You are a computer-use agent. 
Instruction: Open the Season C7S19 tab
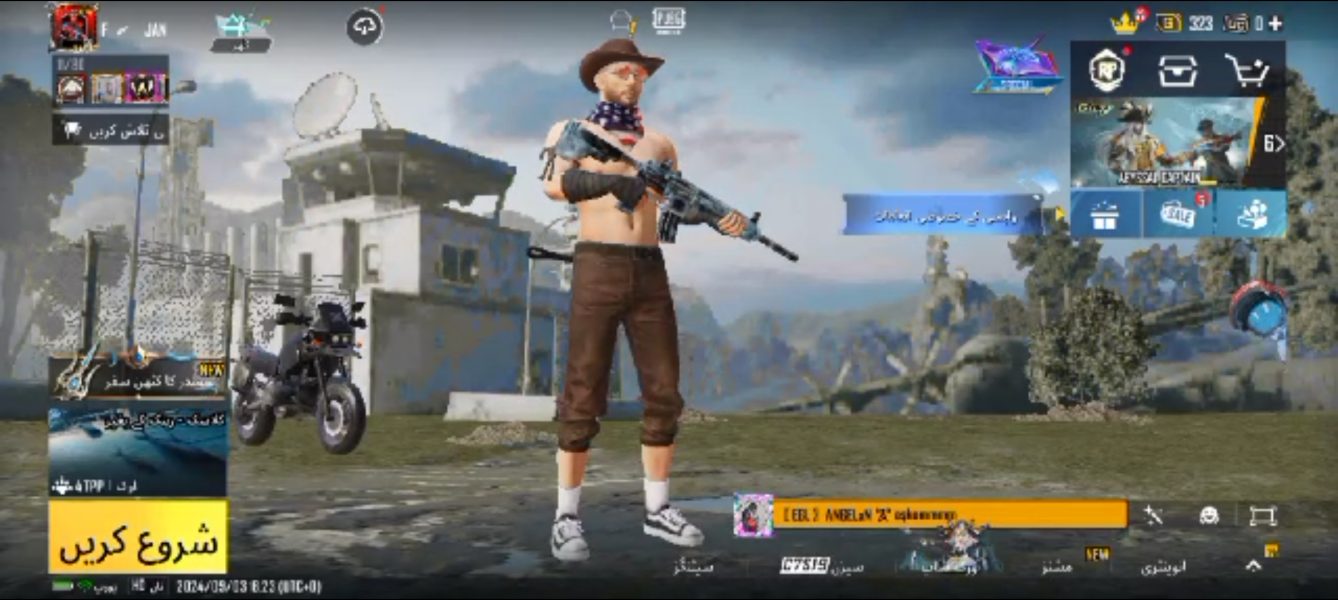click(x=822, y=566)
